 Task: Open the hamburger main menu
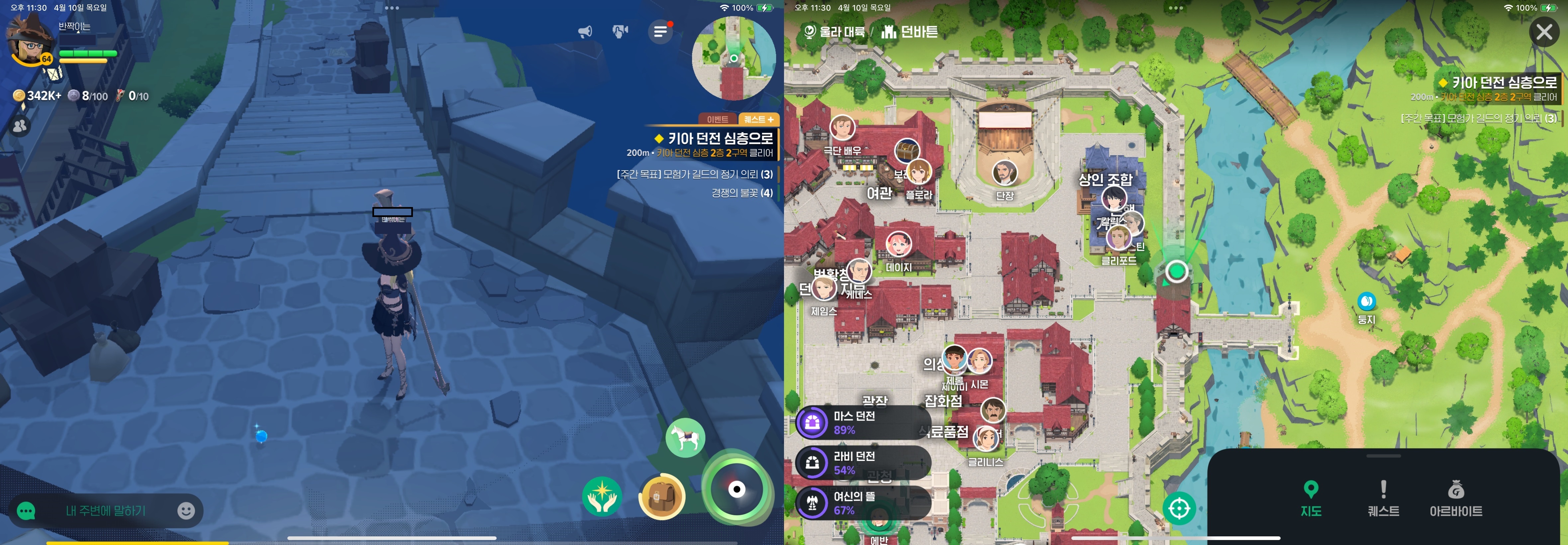pos(660,32)
